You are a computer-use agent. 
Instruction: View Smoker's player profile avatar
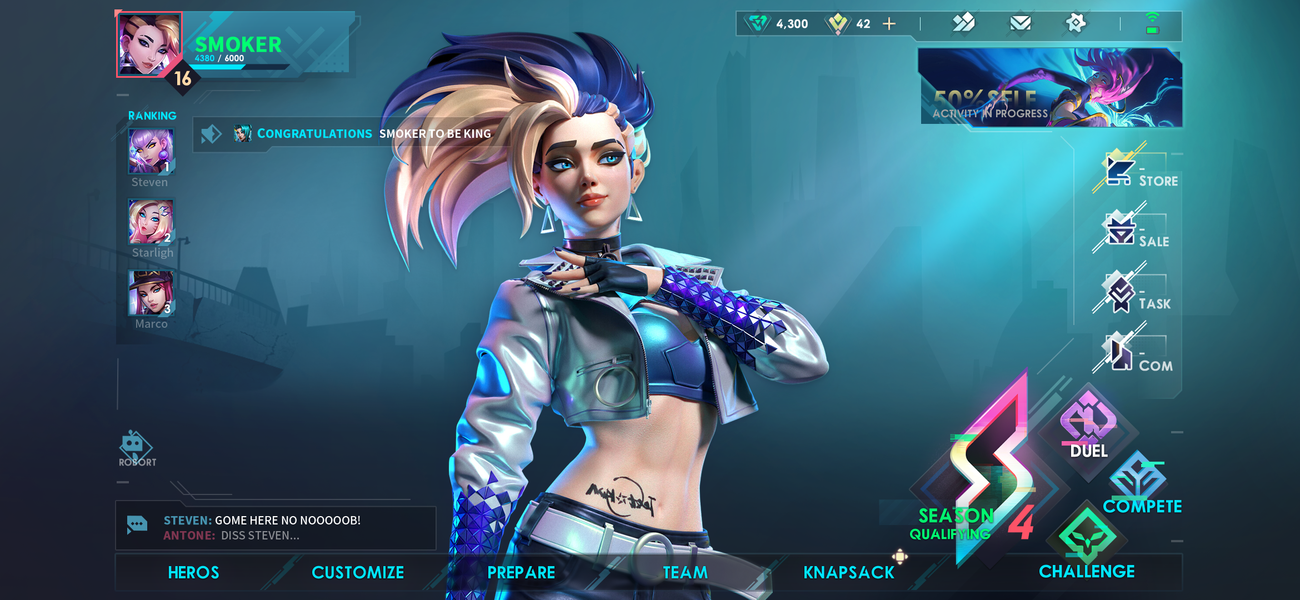coord(150,44)
